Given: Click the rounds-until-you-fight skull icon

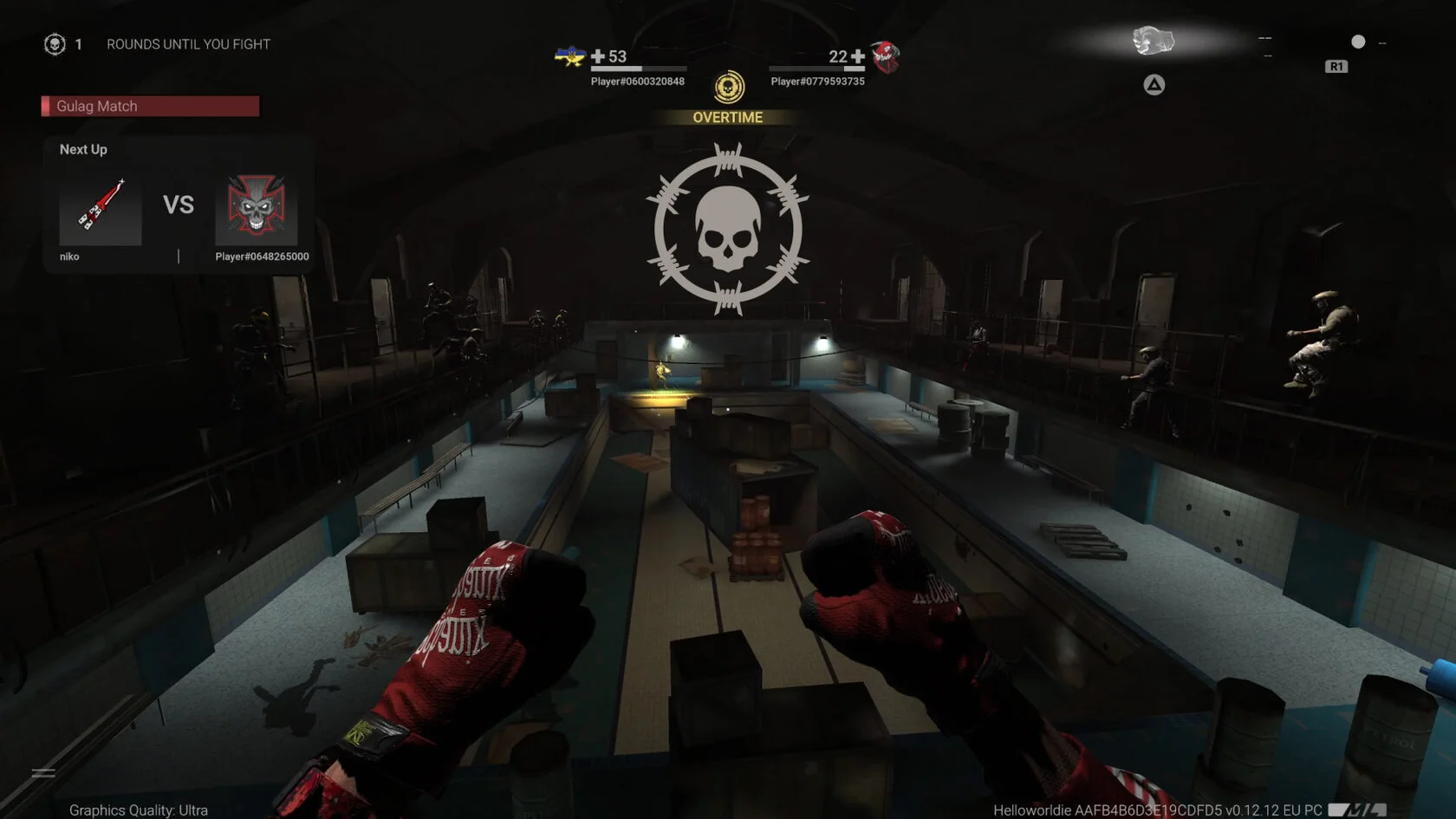Looking at the screenshot, I should [x=55, y=44].
